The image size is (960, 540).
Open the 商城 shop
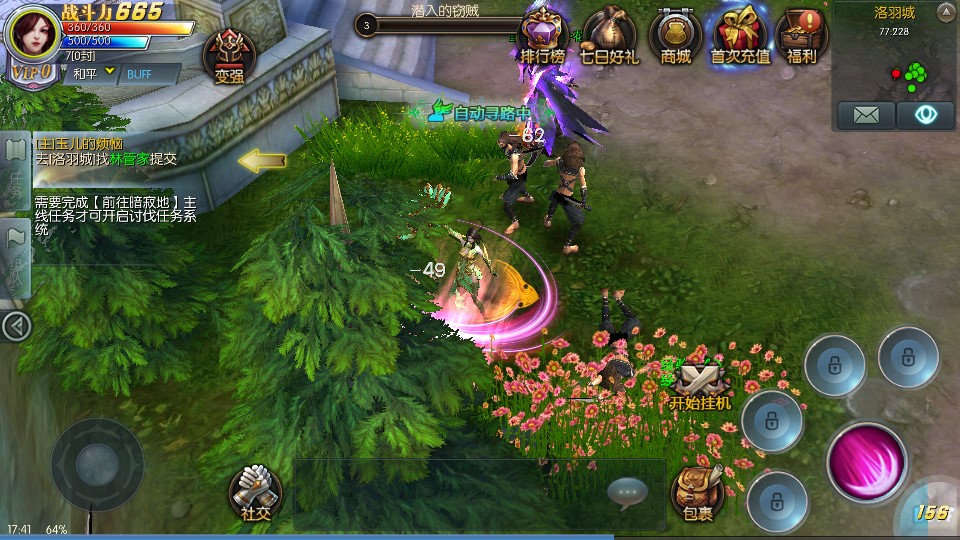point(676,35)
